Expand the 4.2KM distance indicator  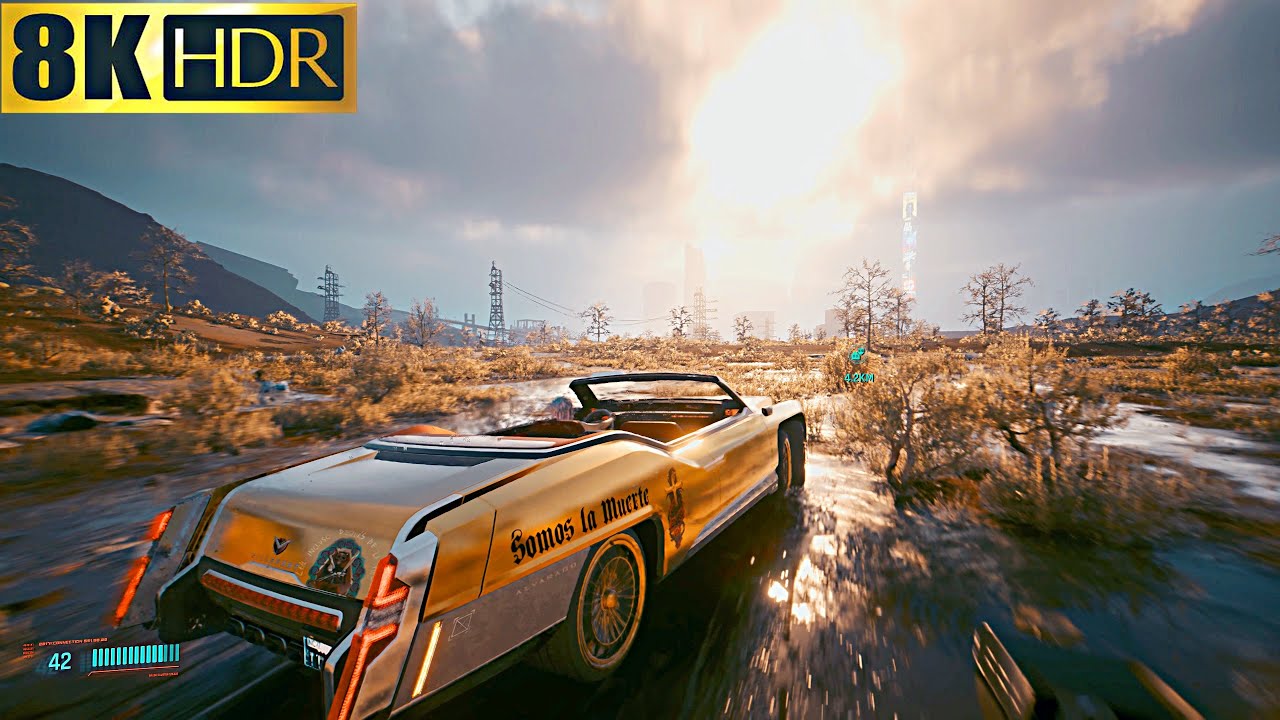point(858,376)
